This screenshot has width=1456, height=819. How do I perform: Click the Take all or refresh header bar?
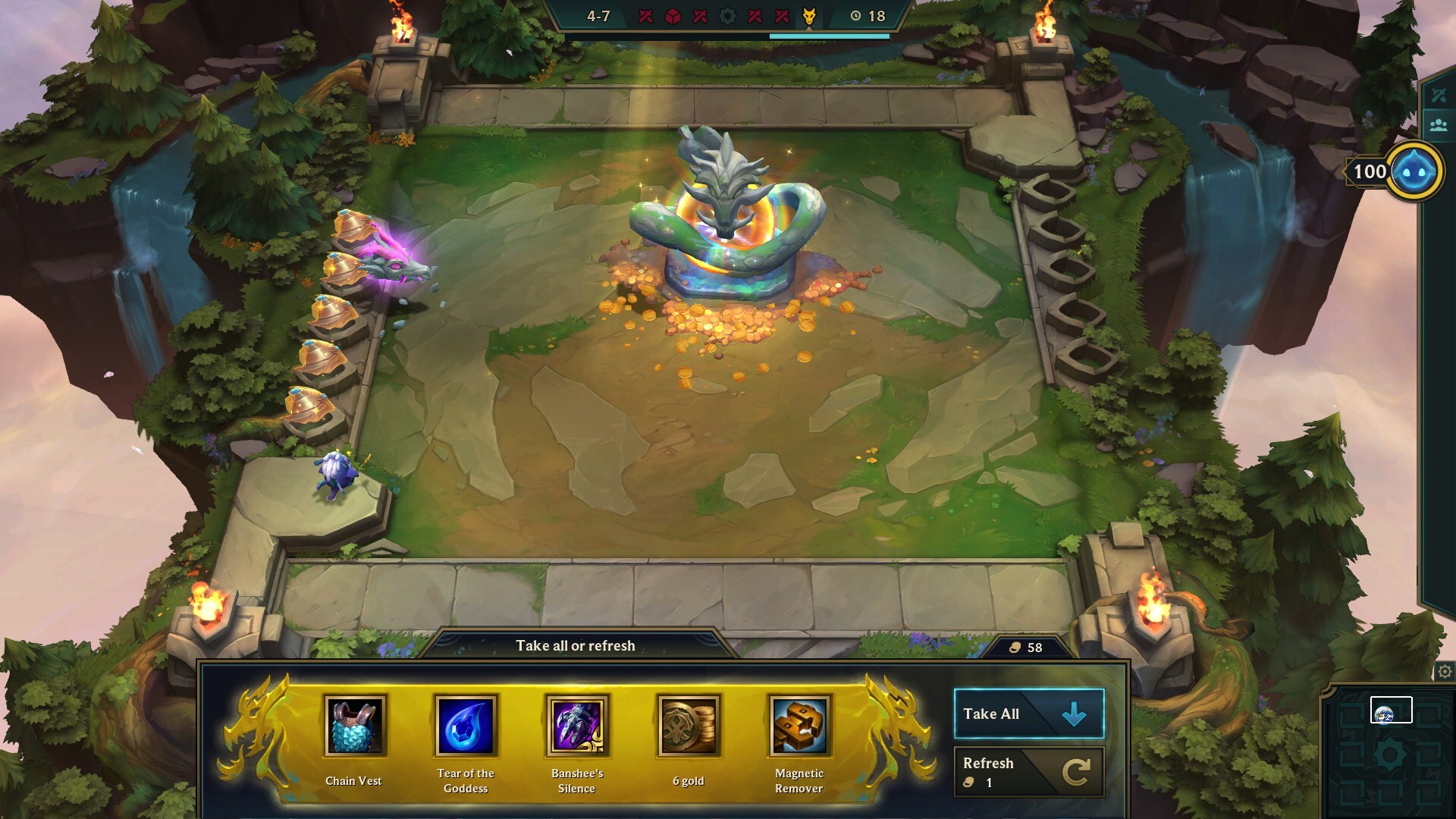coord(576,646)
